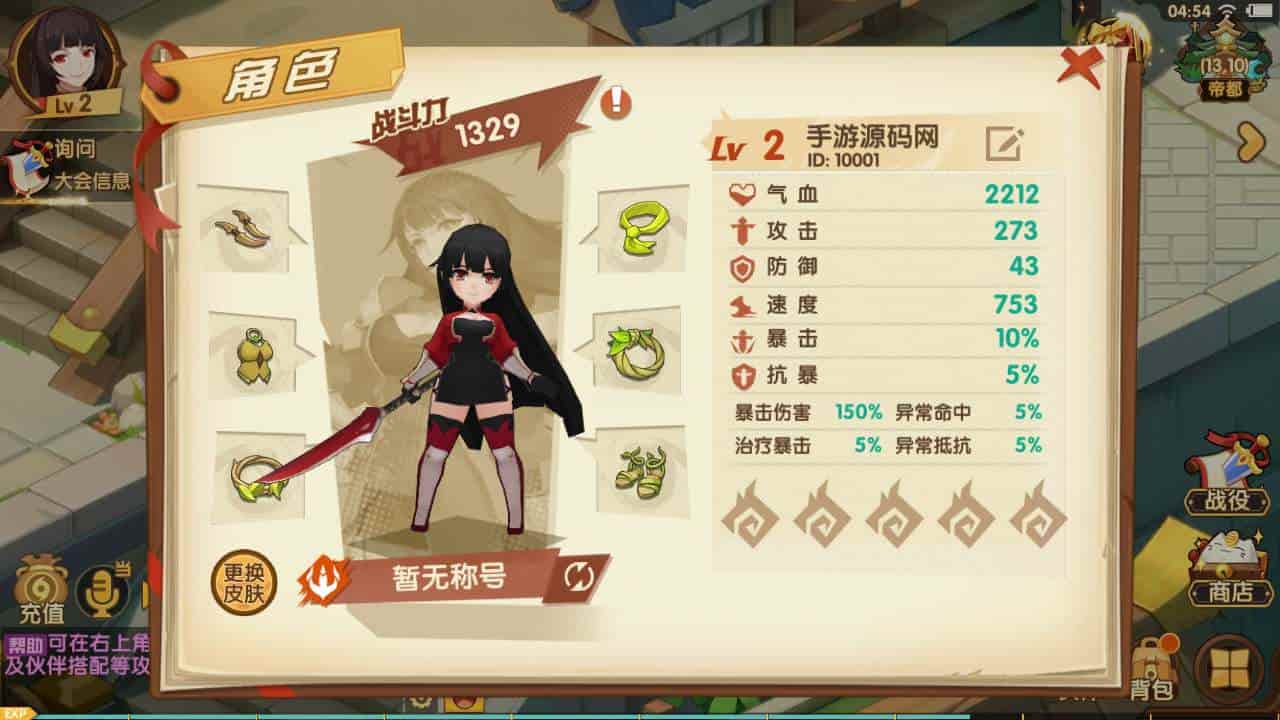Open the 帝都 world map icon
Screen dimensions: 1280x720
[x=1225, y=60]
